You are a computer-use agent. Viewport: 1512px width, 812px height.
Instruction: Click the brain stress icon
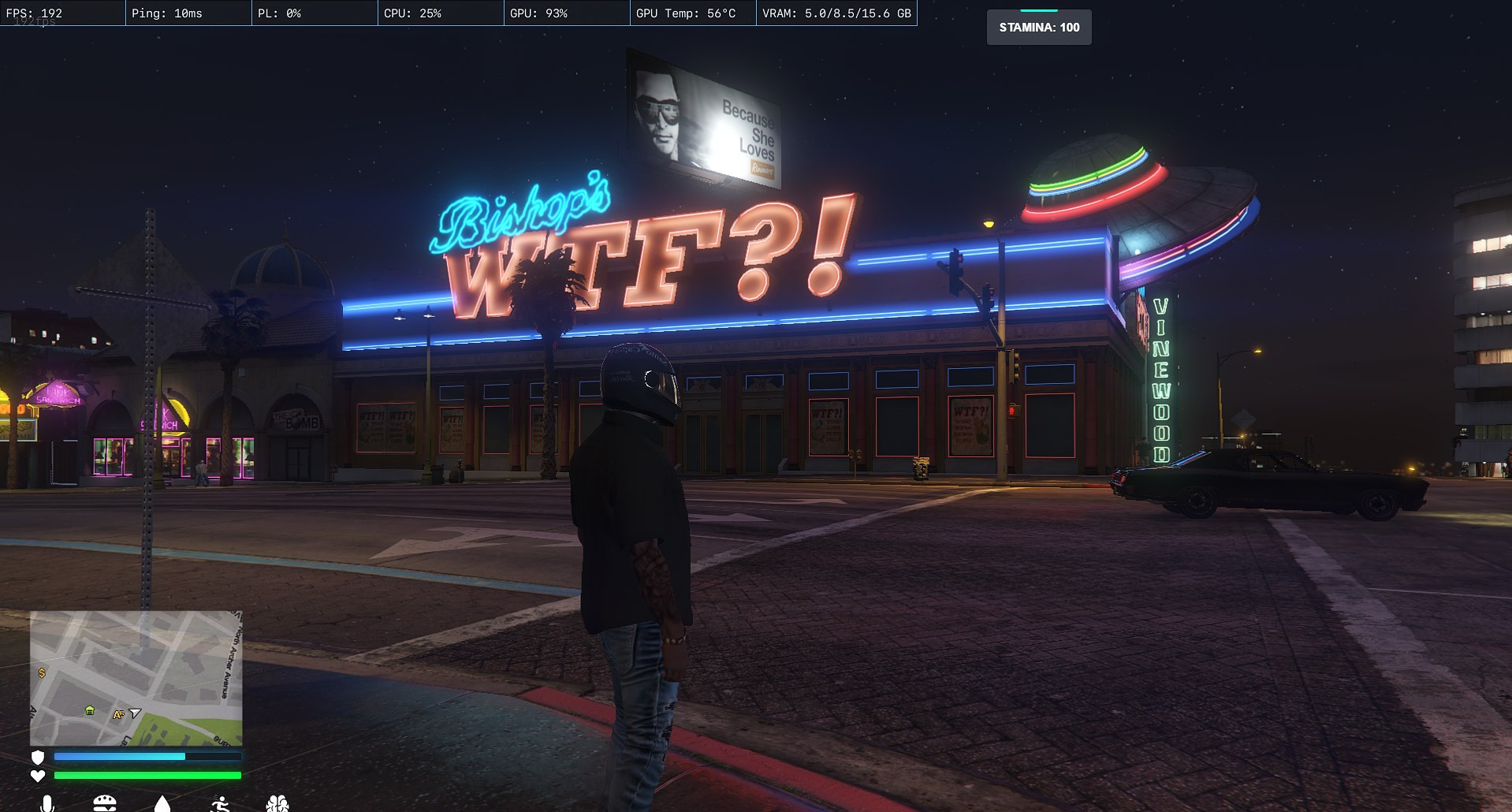(277, 804)
